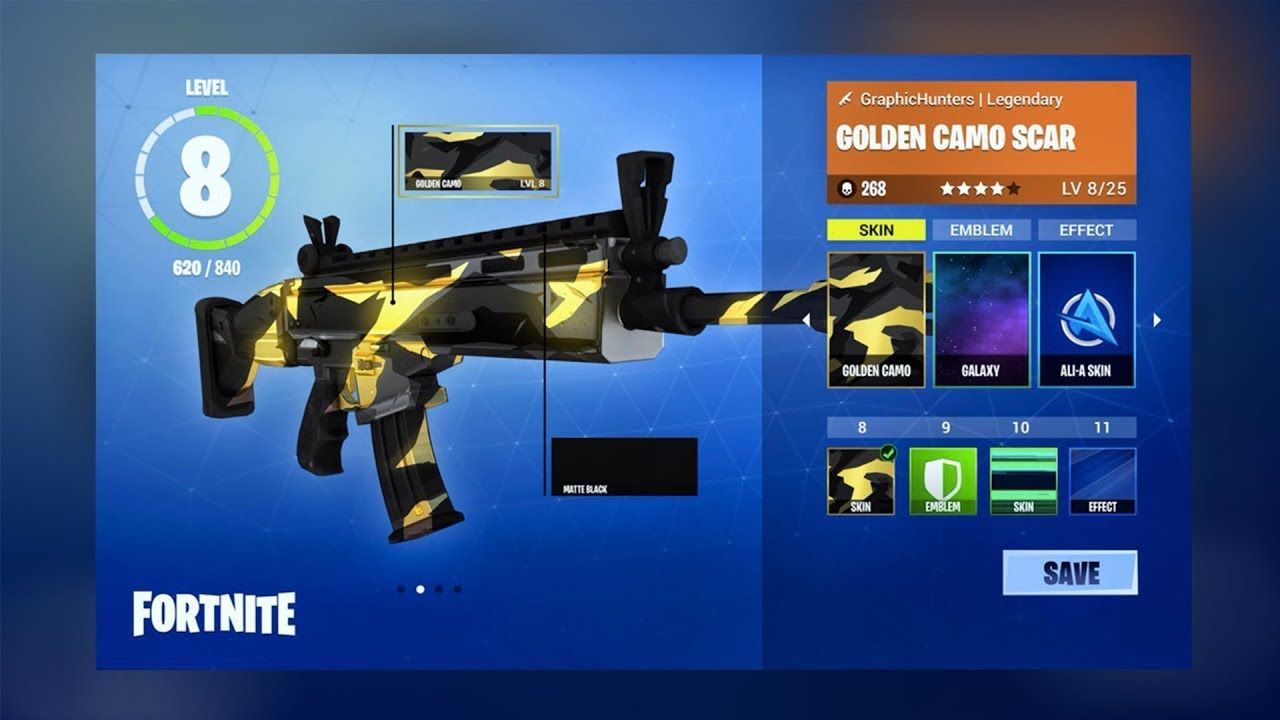Viewport: 1280px width, 720px height.
Task: Open the EFFECT tab
Action: coord(1089,230)
